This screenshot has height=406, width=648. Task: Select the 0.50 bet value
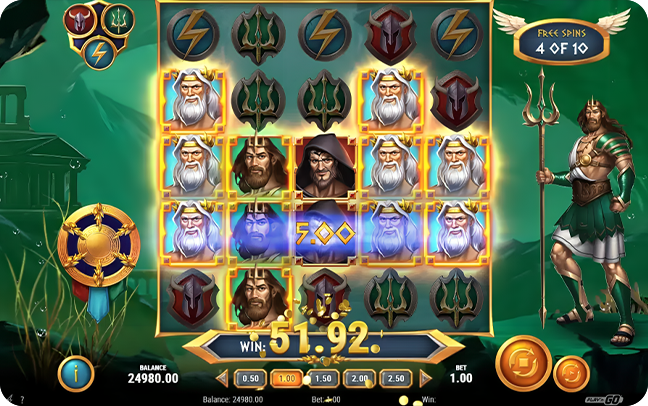point(252,379)
